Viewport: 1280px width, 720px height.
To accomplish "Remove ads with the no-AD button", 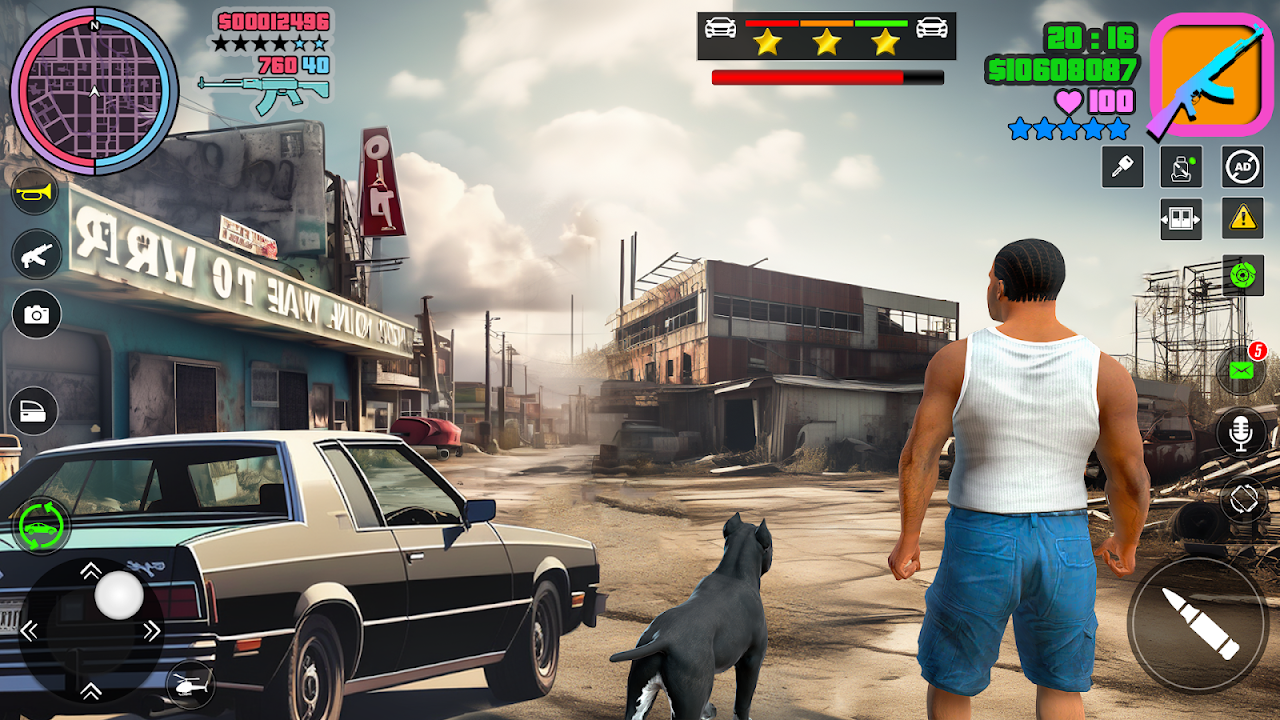I will tap(1242, 167).
